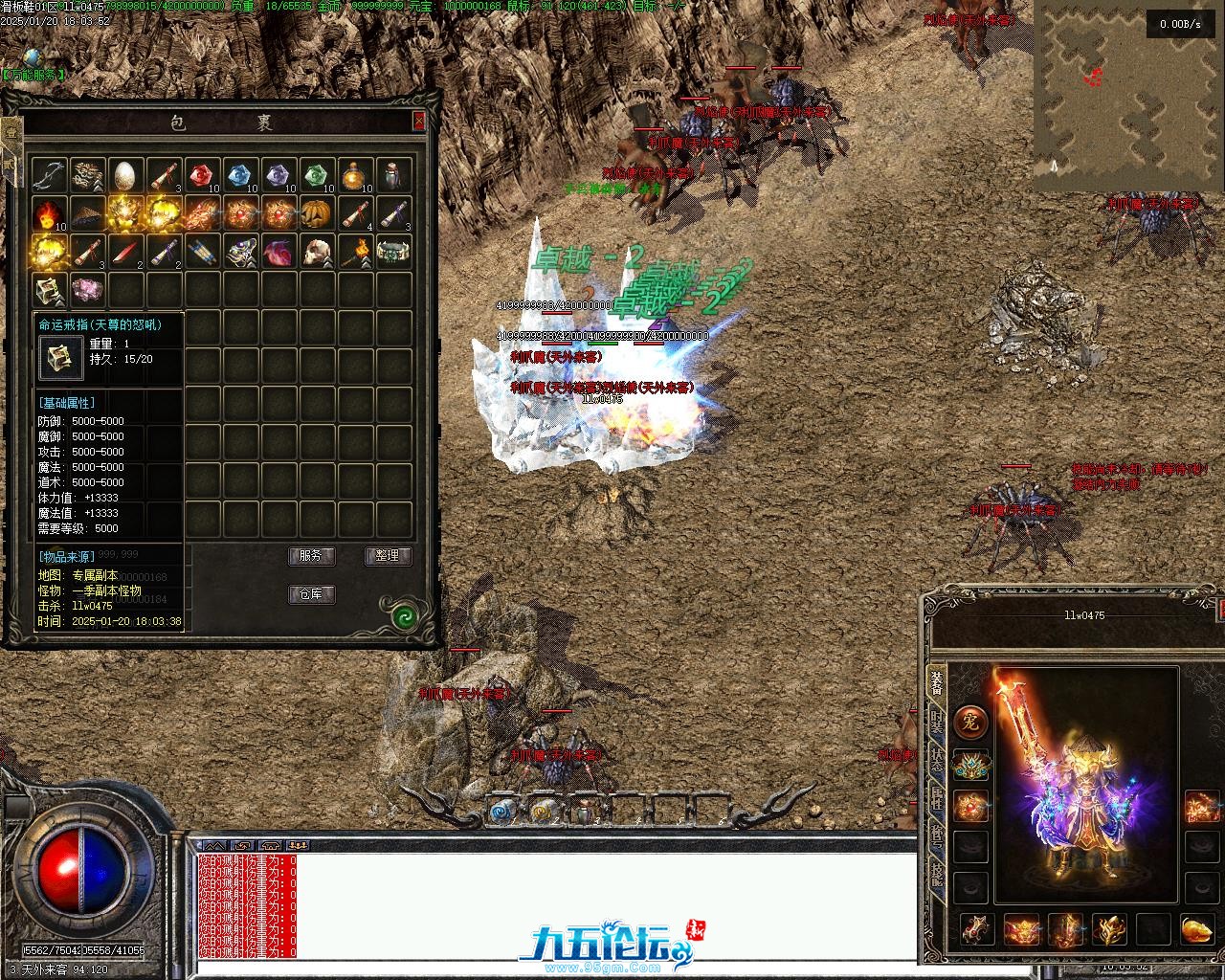Switch to bag page 贰 tab
Screen dimensions: 1225x980
click(x=11, y=165)
